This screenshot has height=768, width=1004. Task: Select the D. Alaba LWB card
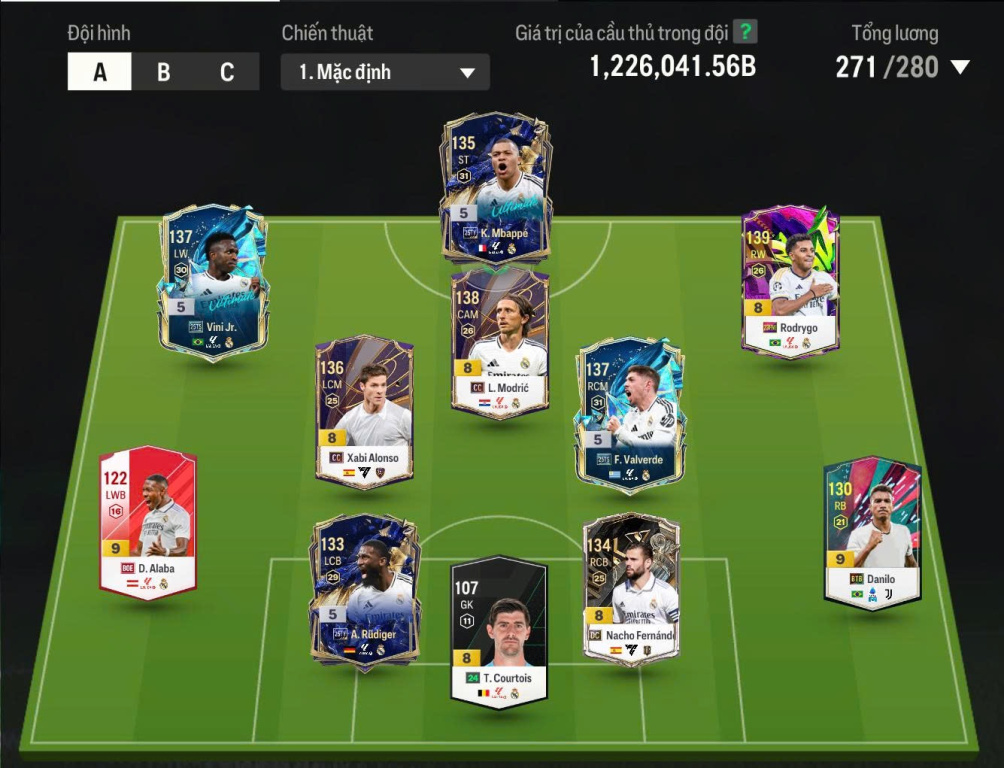(148, 522)
